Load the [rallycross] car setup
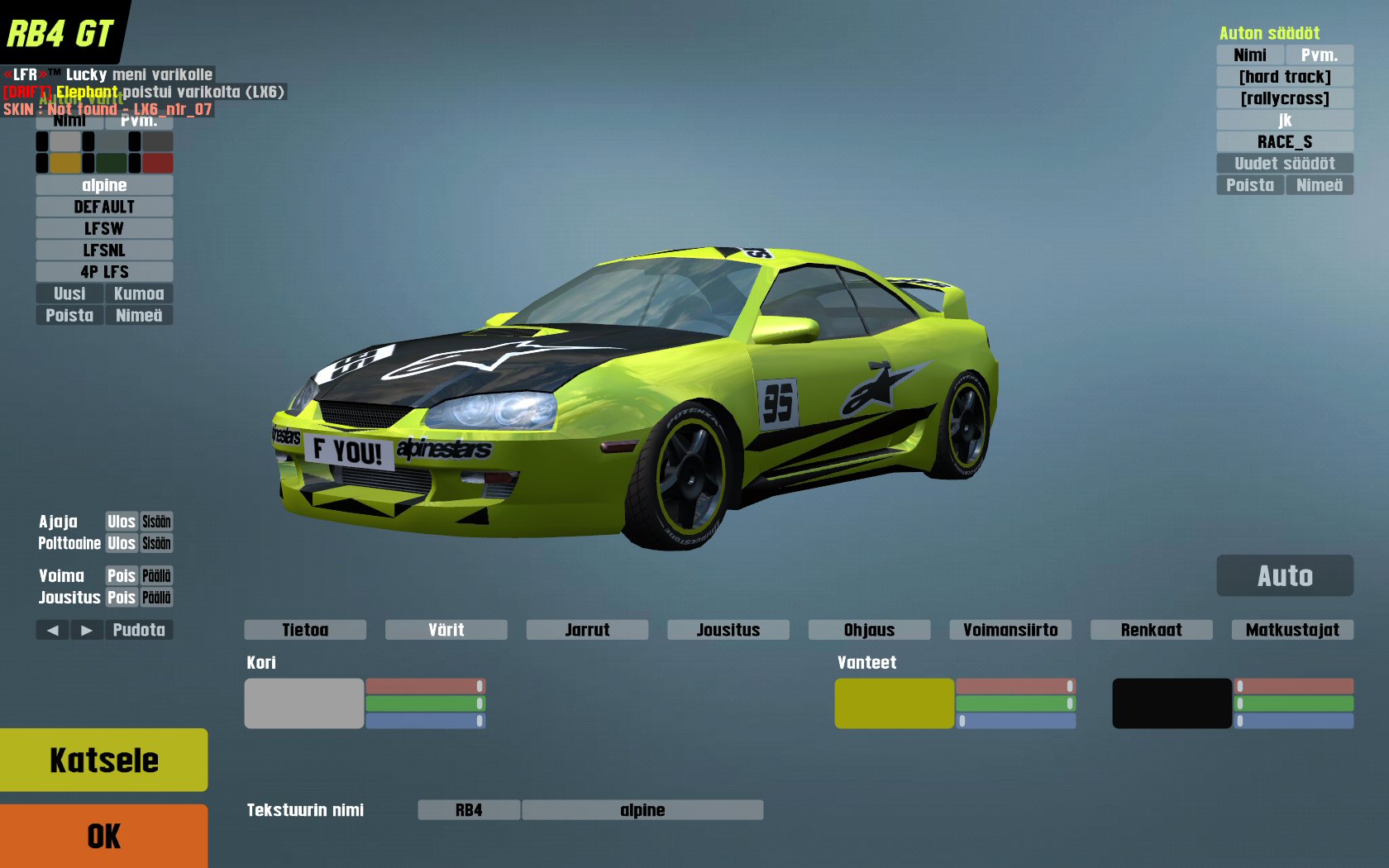 click(1285, 98)
